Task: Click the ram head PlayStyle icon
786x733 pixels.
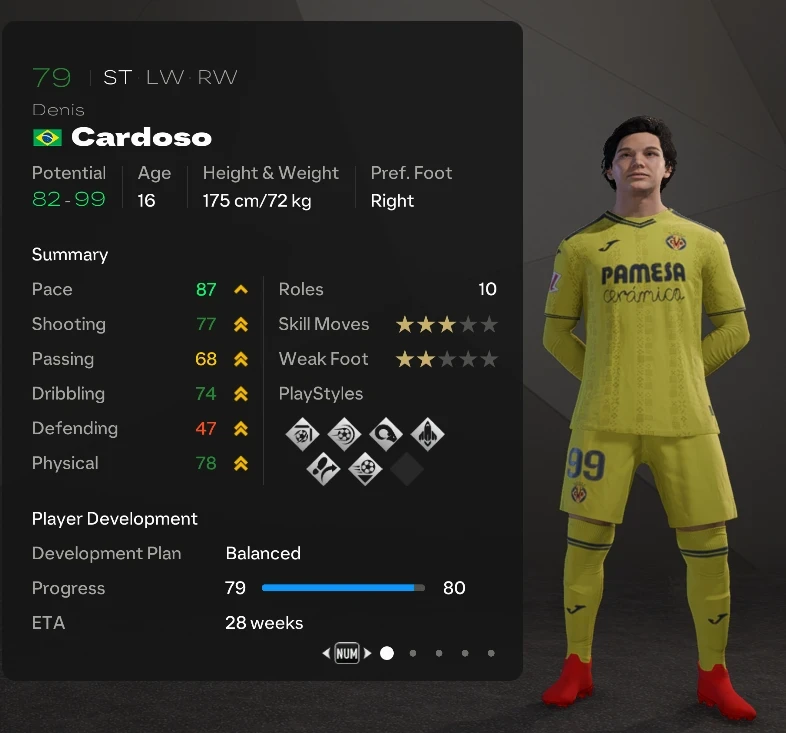Action: (385, 434)
